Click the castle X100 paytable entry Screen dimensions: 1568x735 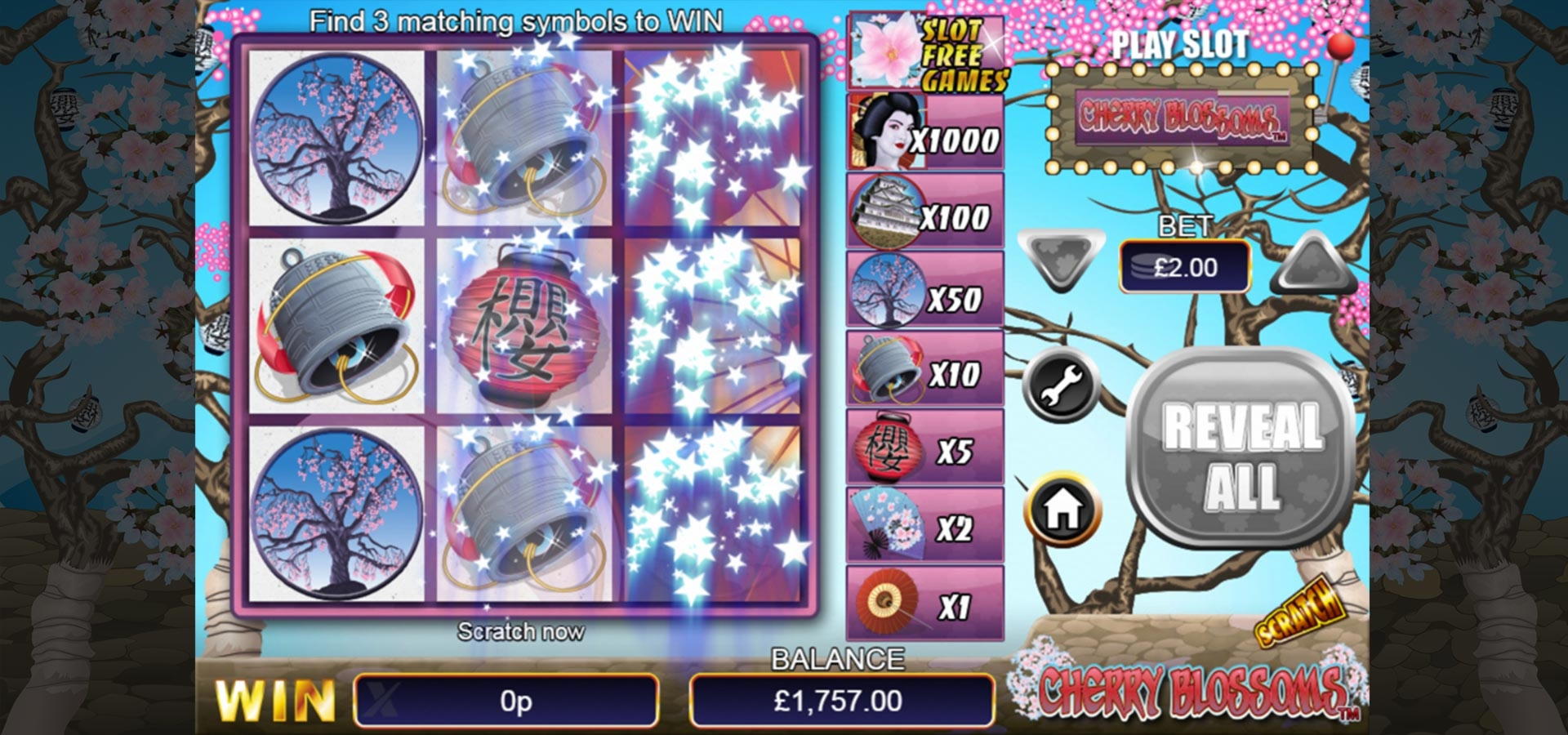924,211
